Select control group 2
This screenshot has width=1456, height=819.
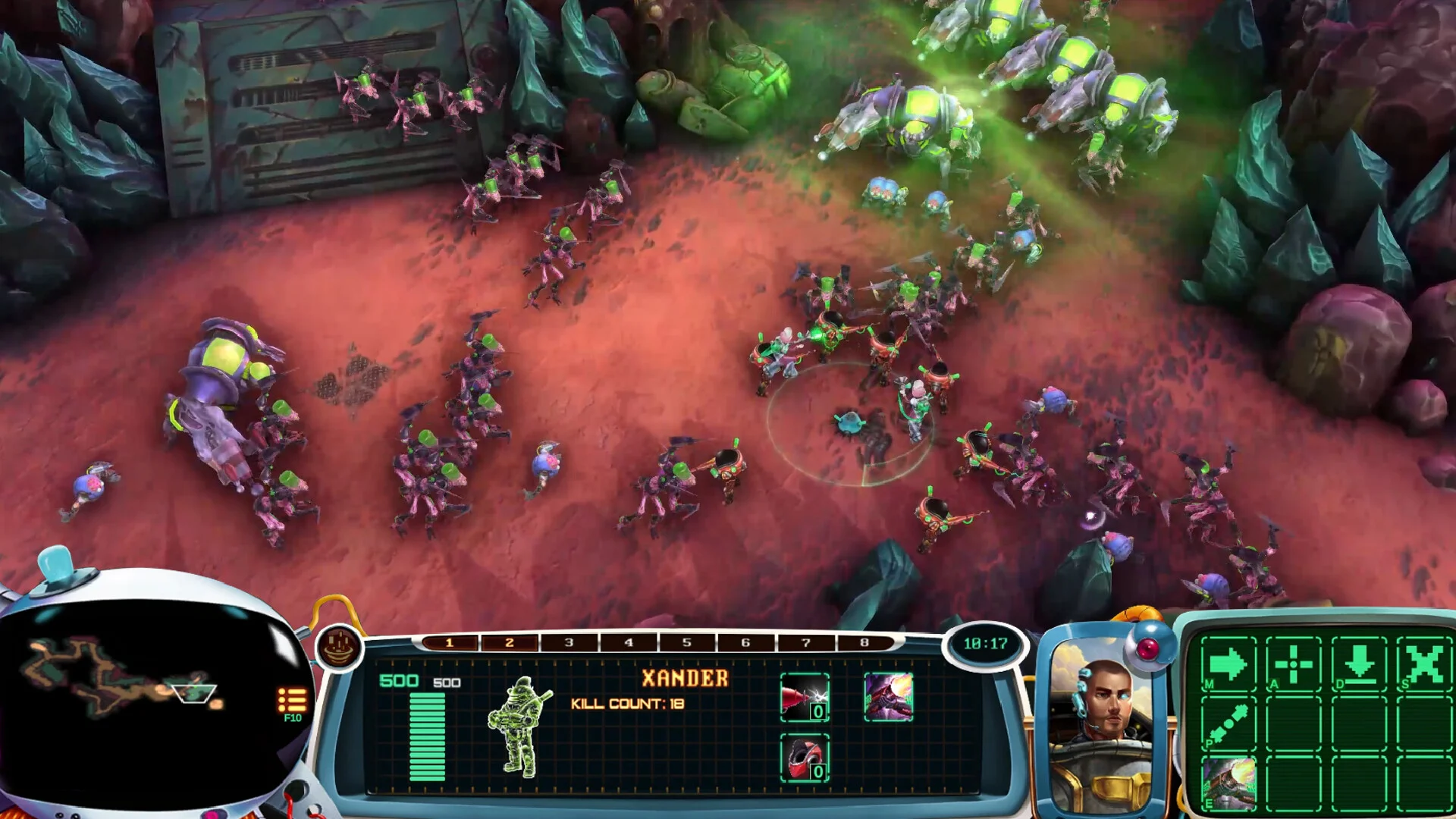(509, 643)
